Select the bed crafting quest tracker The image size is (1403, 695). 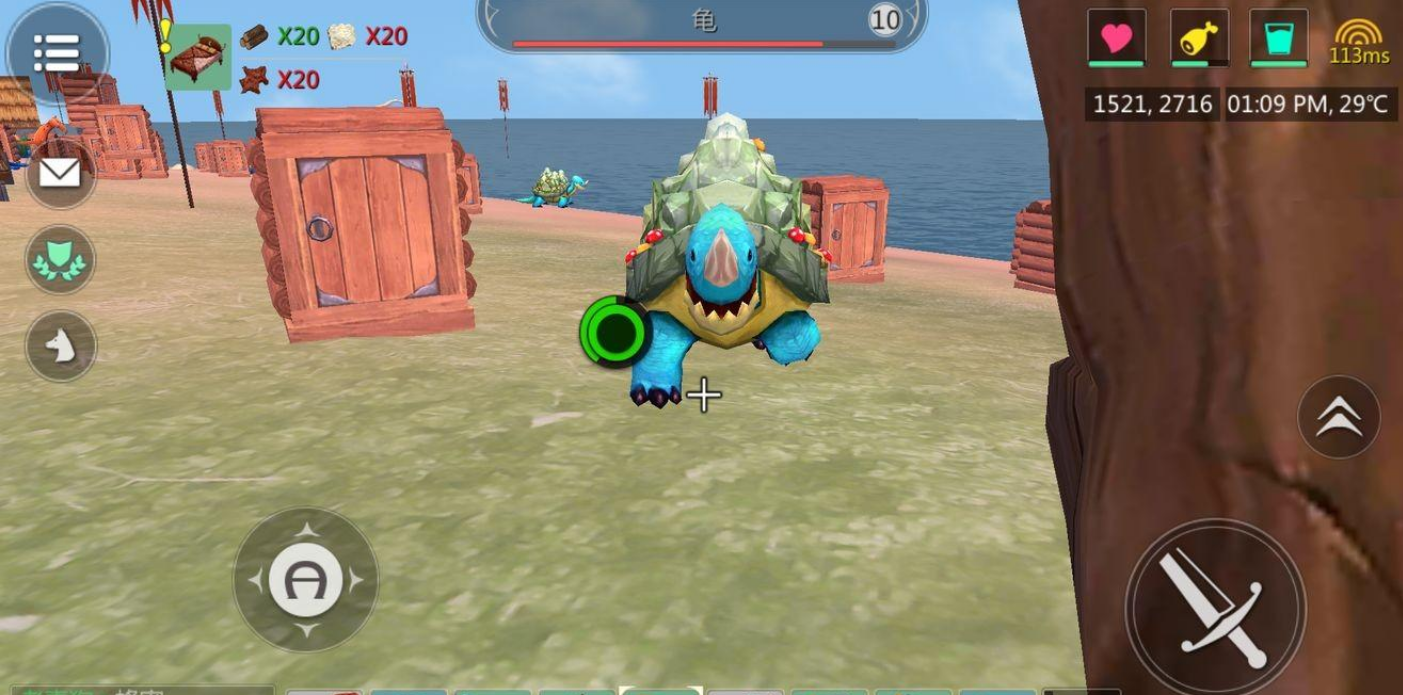click(198, 58)
